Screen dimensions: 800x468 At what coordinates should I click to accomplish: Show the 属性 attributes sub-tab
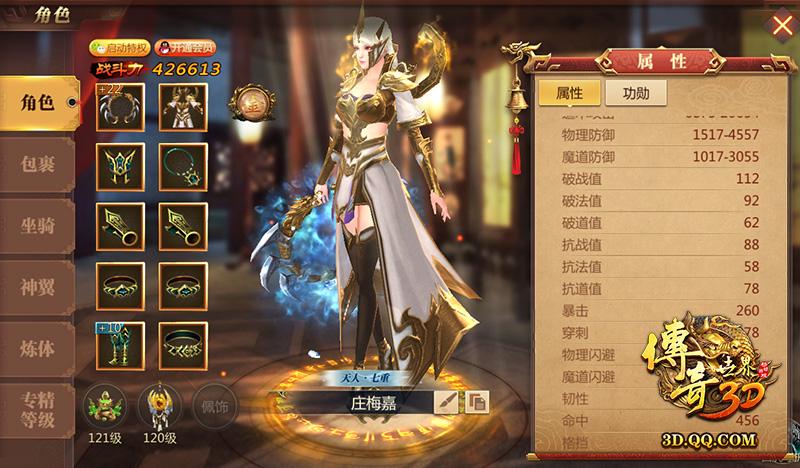point(569,94)
